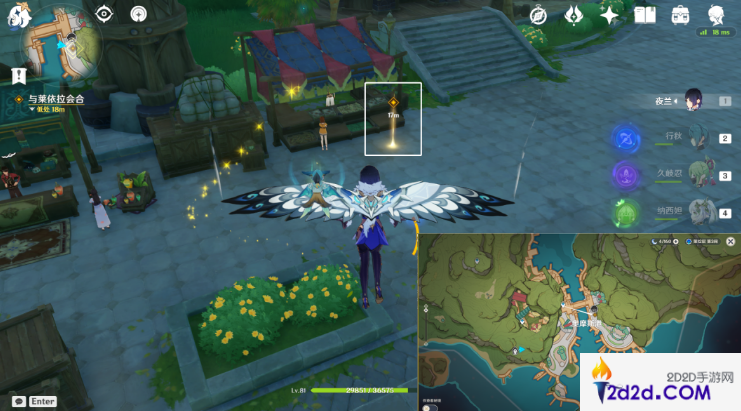Close the map overlay with X

point(731,242)
